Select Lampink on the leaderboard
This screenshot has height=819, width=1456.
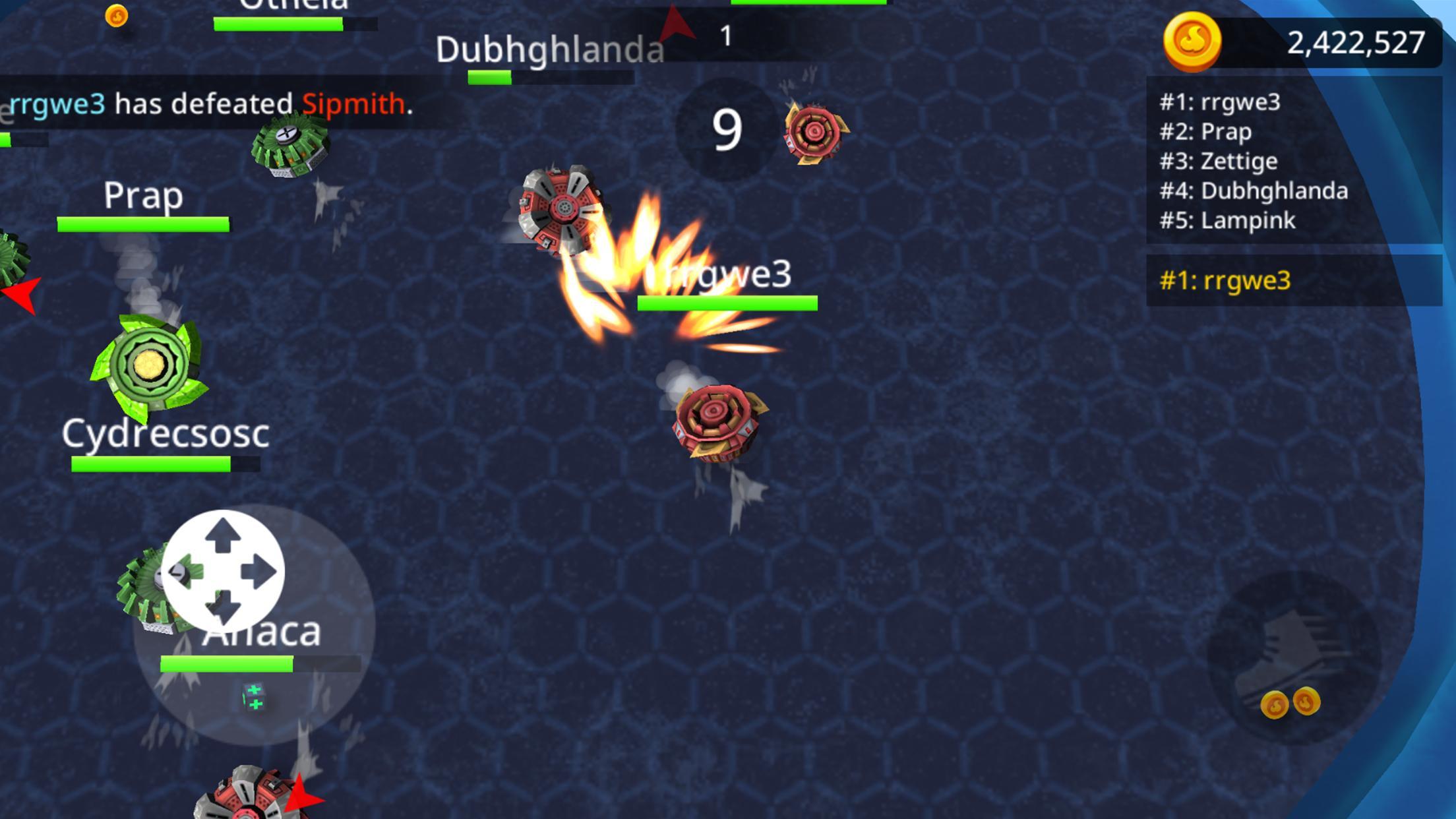pyautogui.click(x=1227, y=221)
